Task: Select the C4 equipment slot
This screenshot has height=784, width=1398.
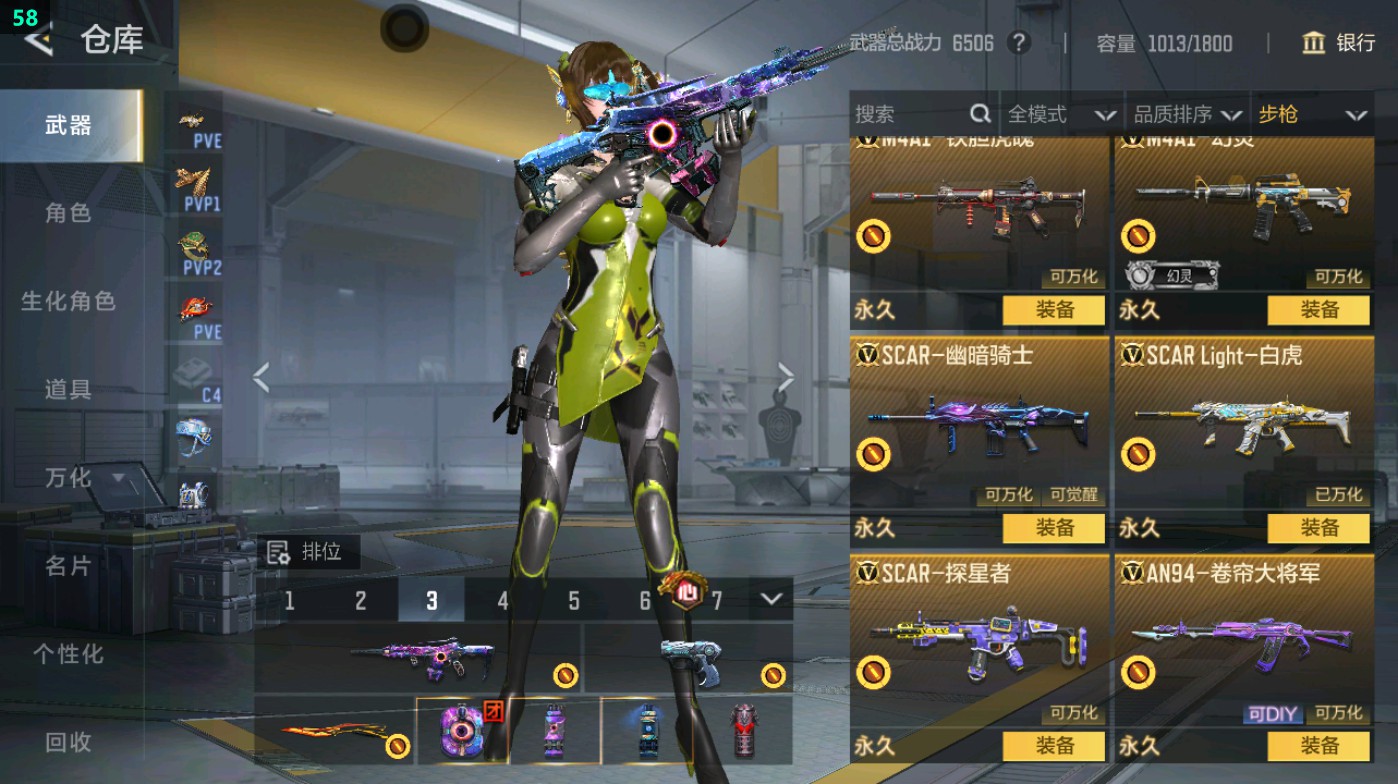Action: (195, 378)
